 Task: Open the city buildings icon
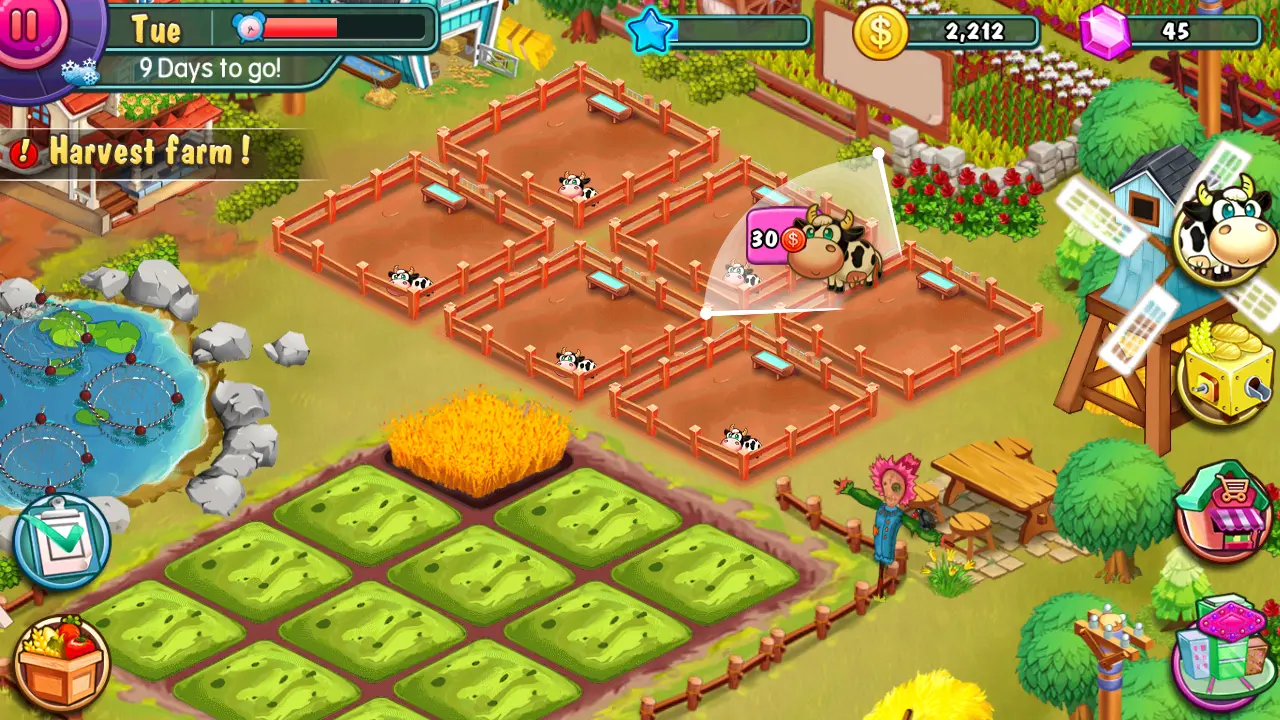pyautogui.click(x=1225, y=650)
